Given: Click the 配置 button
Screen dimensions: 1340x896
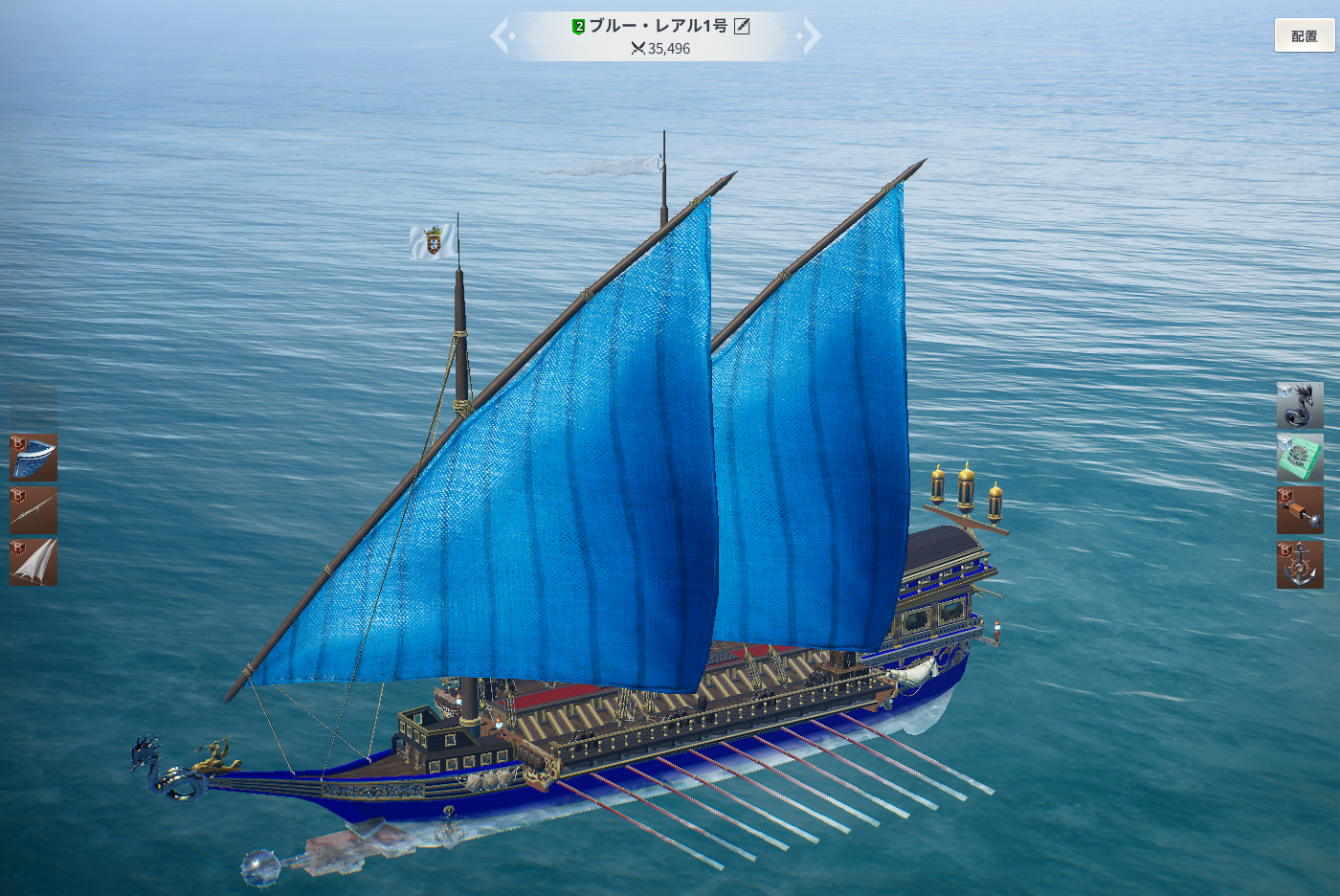Looking at the screenshot, I should coord(1304,36).
